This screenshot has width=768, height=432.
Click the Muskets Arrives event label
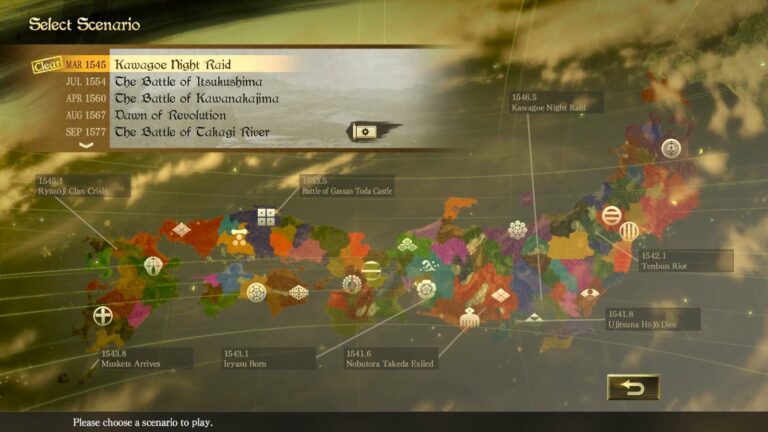[142, 357]
